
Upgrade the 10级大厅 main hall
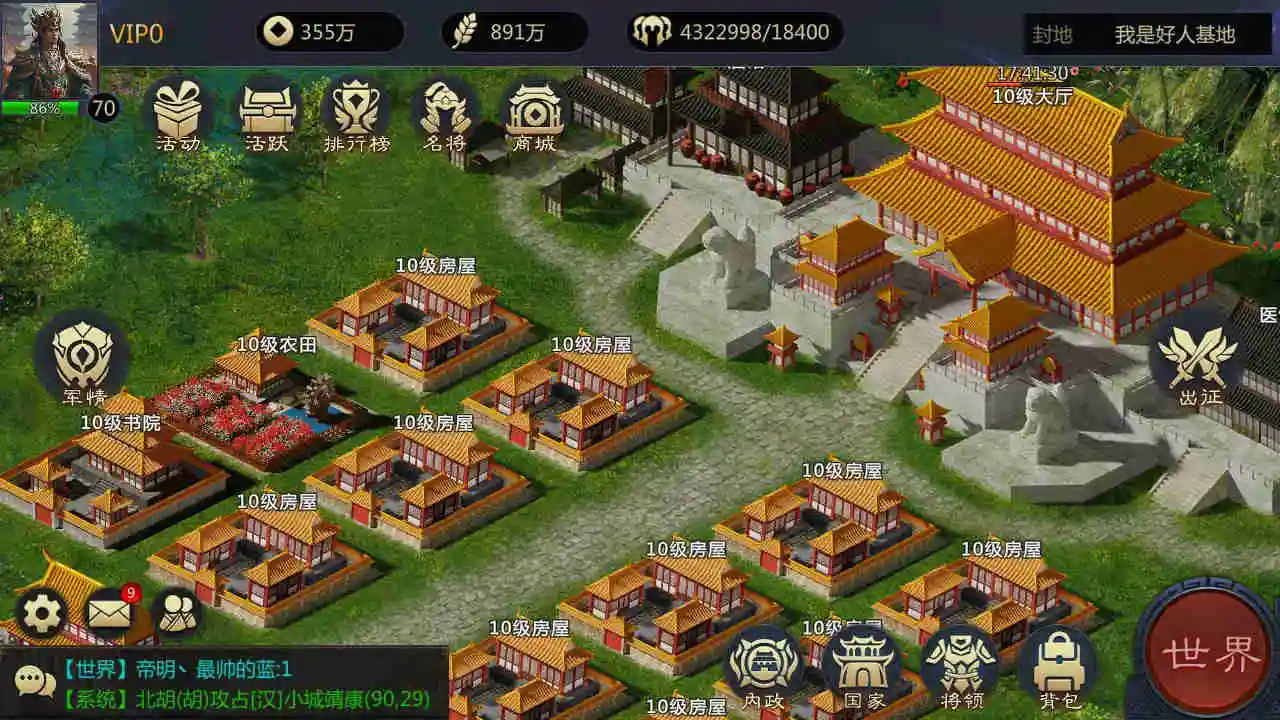pos(1031,96)
